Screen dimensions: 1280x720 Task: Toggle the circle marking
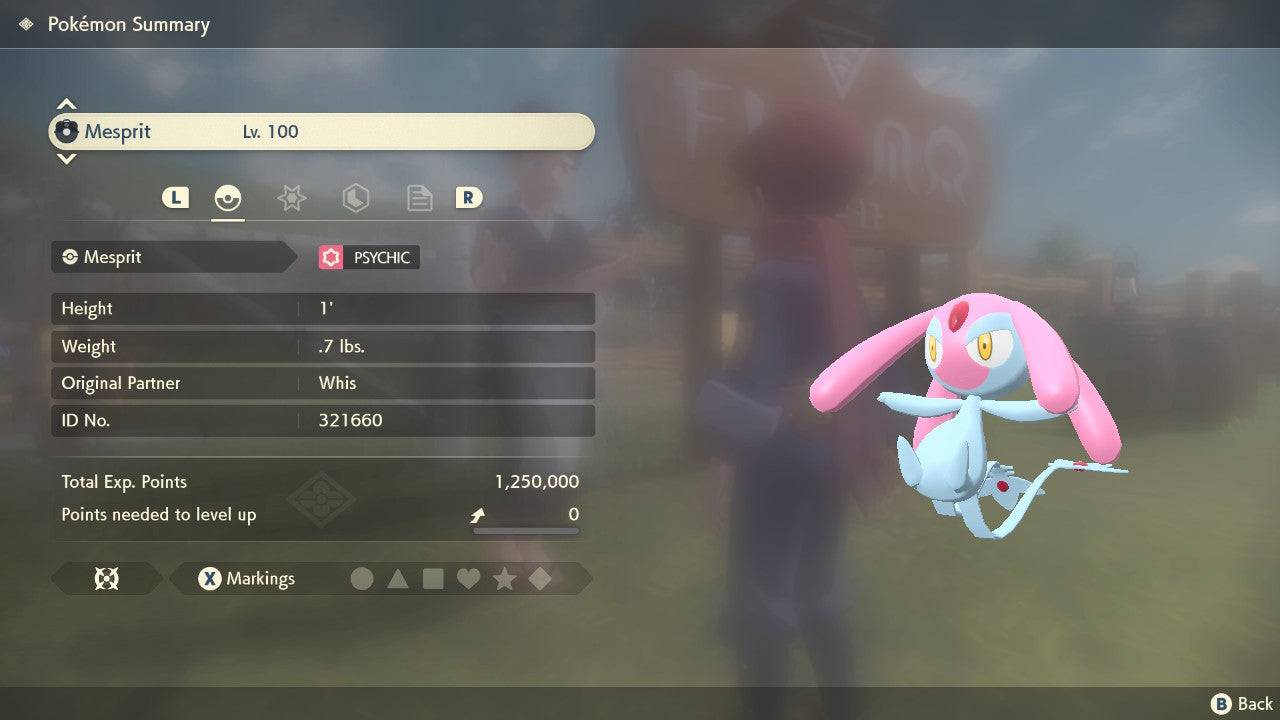click(x=362, y=578)
